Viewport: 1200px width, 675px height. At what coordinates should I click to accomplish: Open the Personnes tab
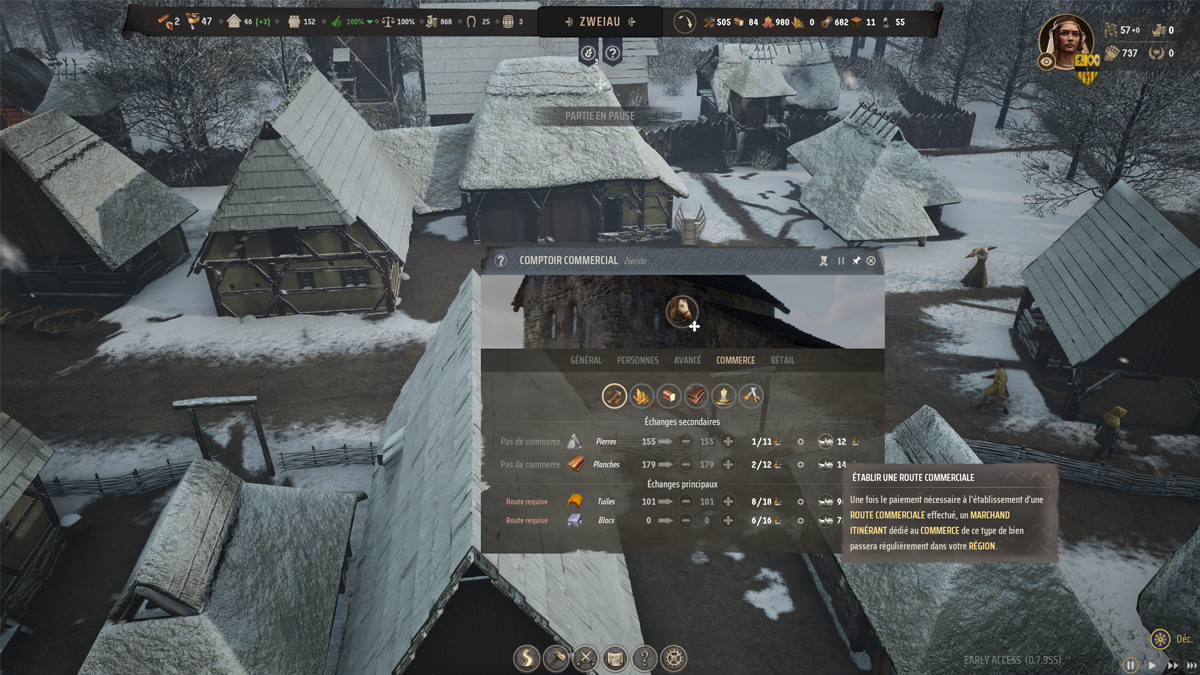(637, 360)
